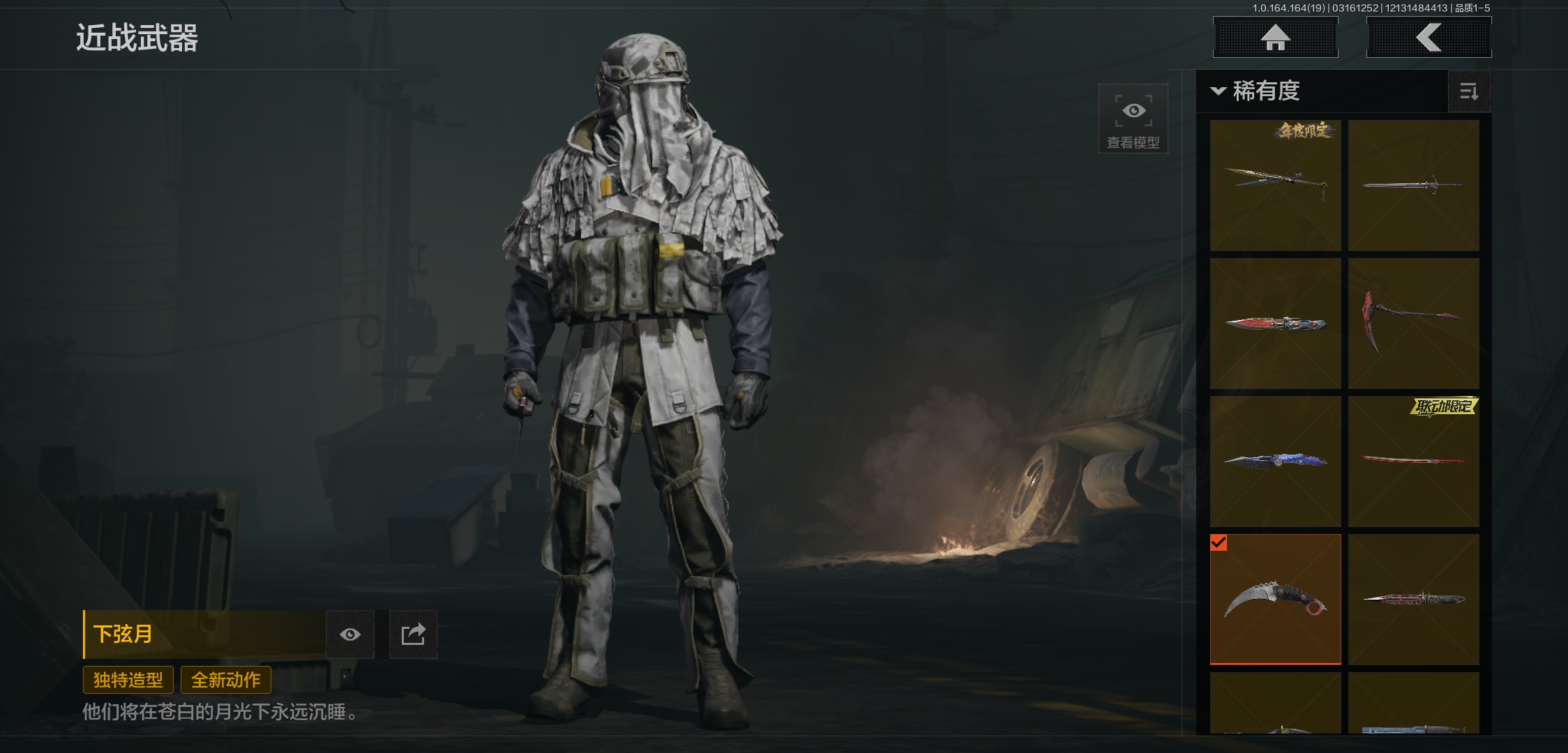1568x753 pixels.
Task: Choose the 联动限定 red katana
Action: coord(1413,462)
